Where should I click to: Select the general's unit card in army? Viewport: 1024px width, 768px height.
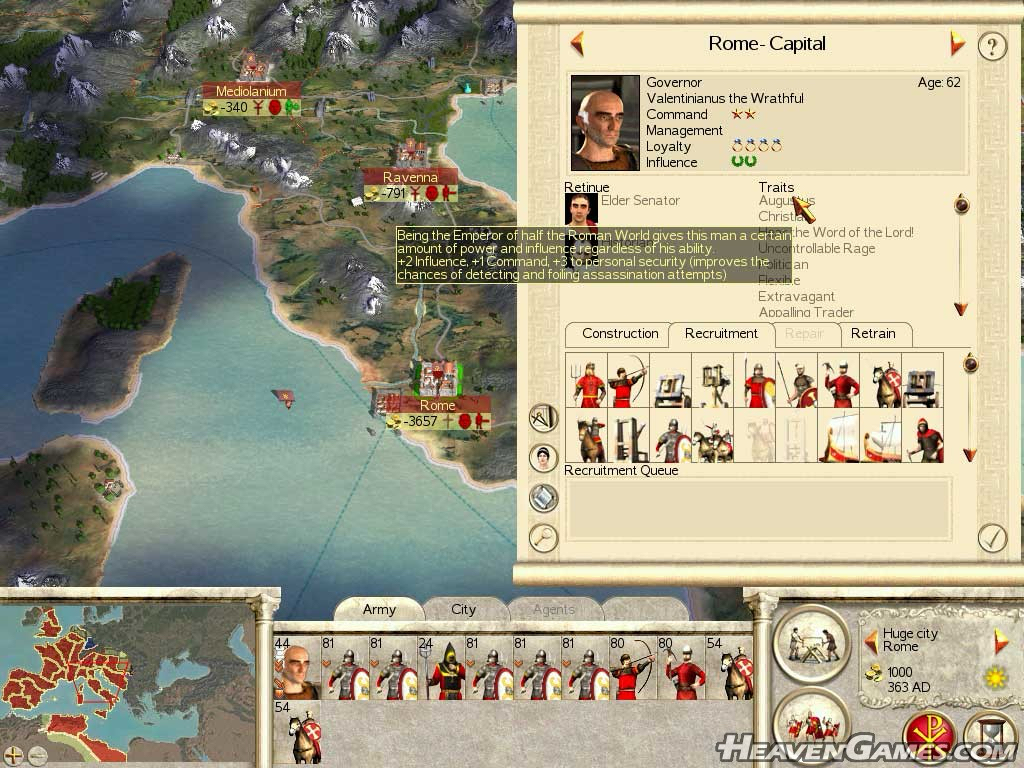[x=296, y=668]
